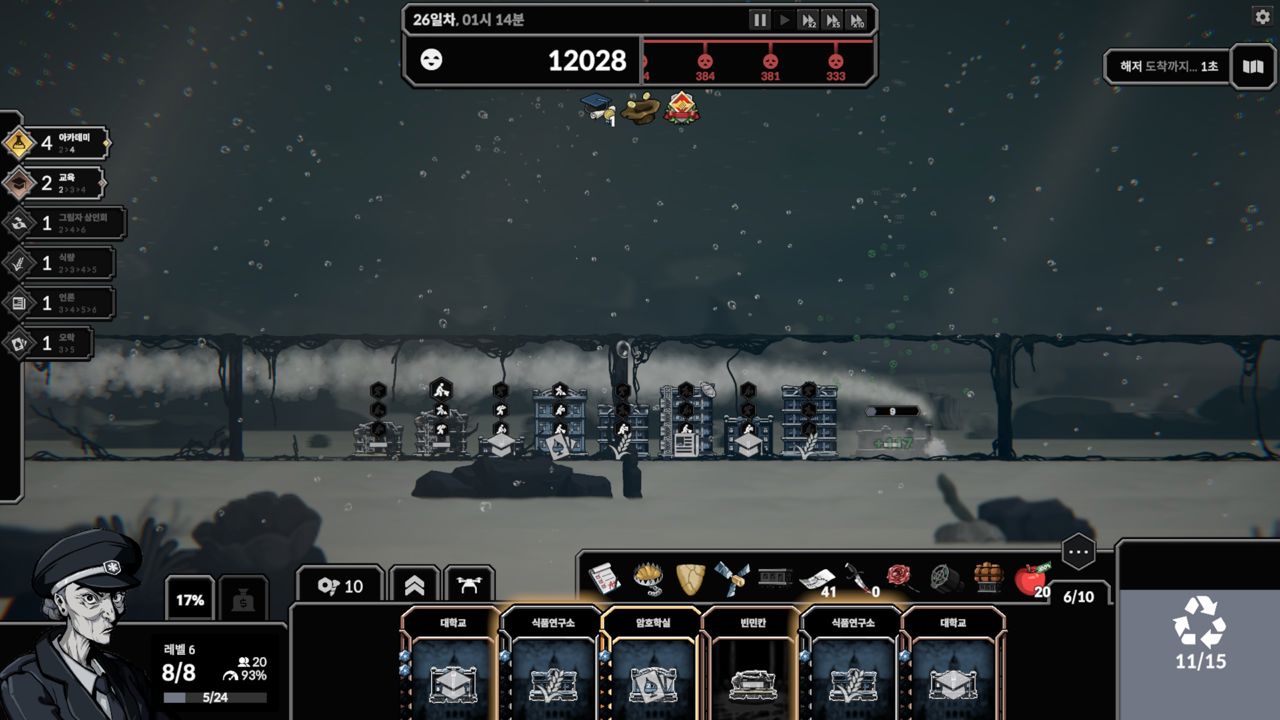Open the book icon beside pirate arrival timer
Screen dimensions: 1280x720
(1253, 67)
